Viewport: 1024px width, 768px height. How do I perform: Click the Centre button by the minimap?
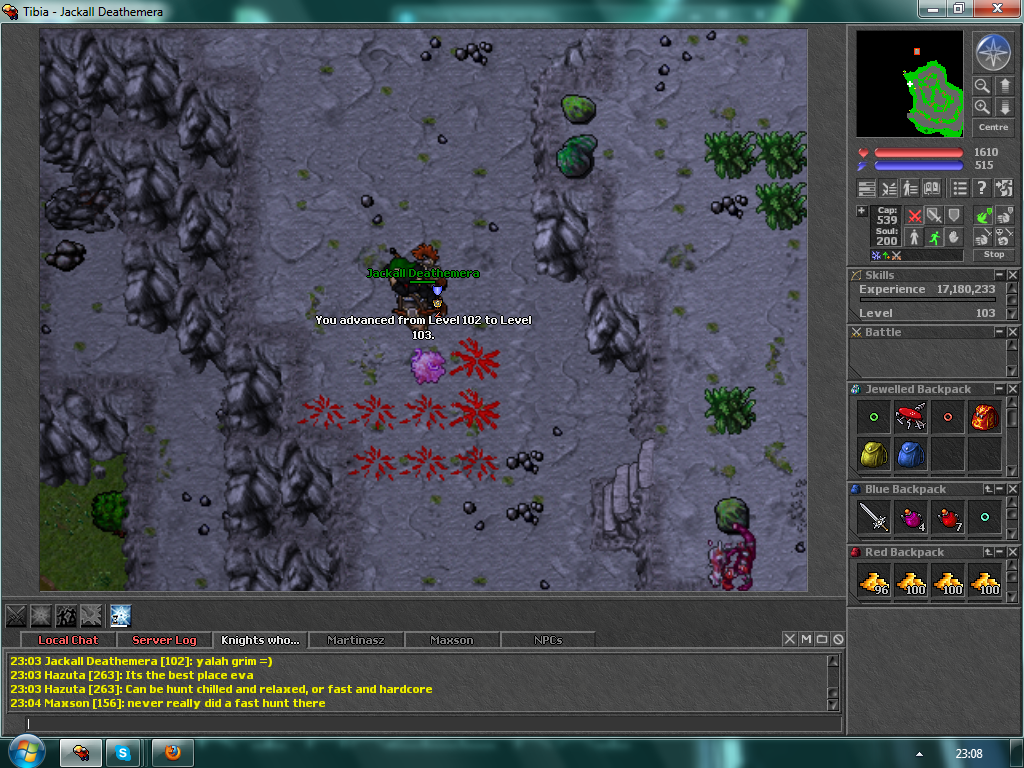pyautogui.click(x=993, y=128)
